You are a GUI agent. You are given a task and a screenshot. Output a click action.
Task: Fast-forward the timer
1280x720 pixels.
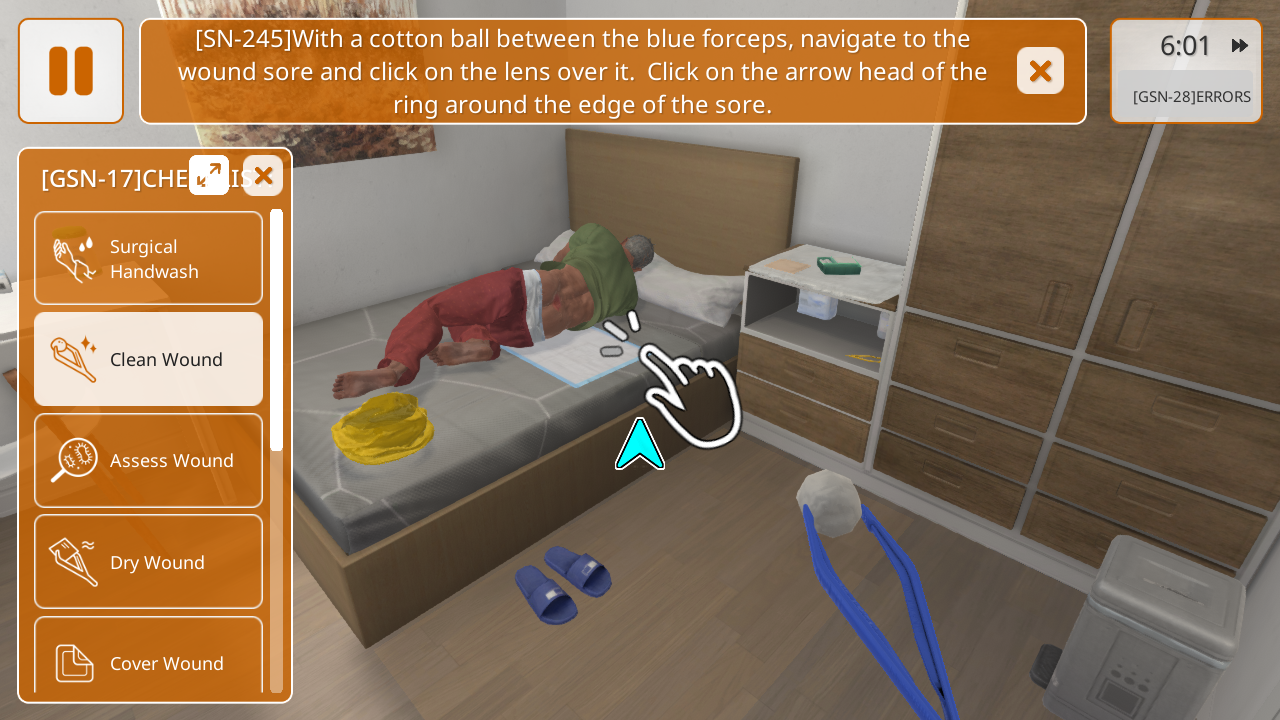1240,46
